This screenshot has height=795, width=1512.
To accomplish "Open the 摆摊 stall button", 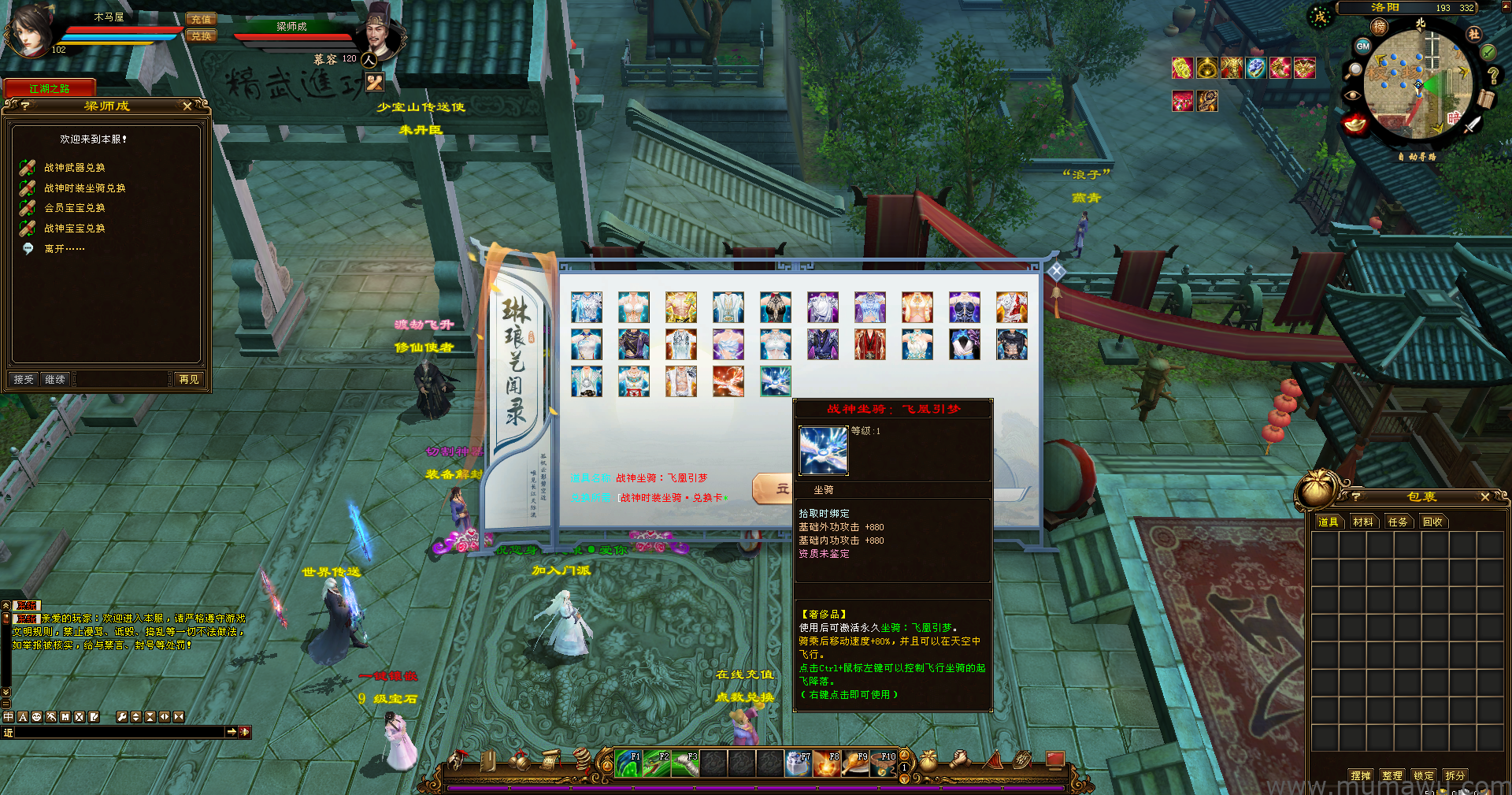I will click(x=1360, y=775).
